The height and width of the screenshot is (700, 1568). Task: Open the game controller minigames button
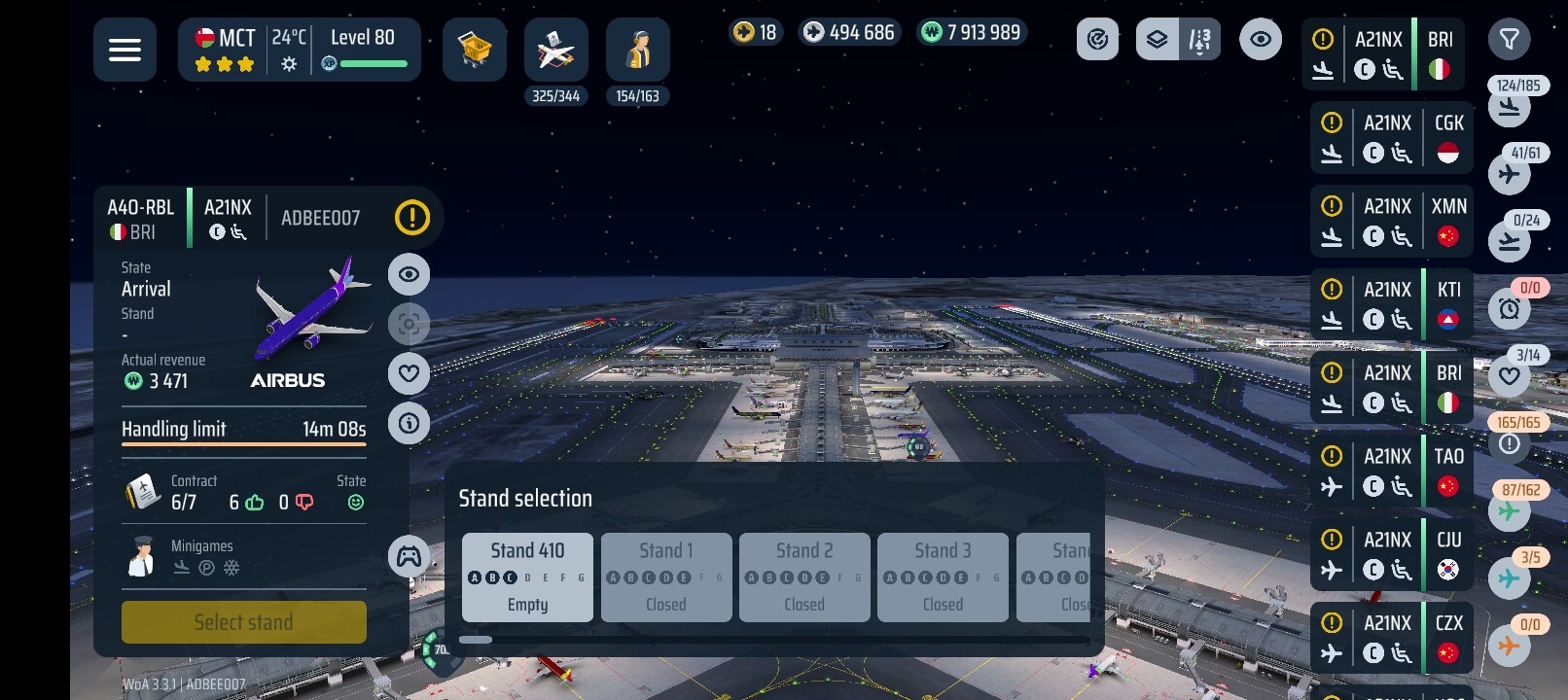click(x=409, y=556)
